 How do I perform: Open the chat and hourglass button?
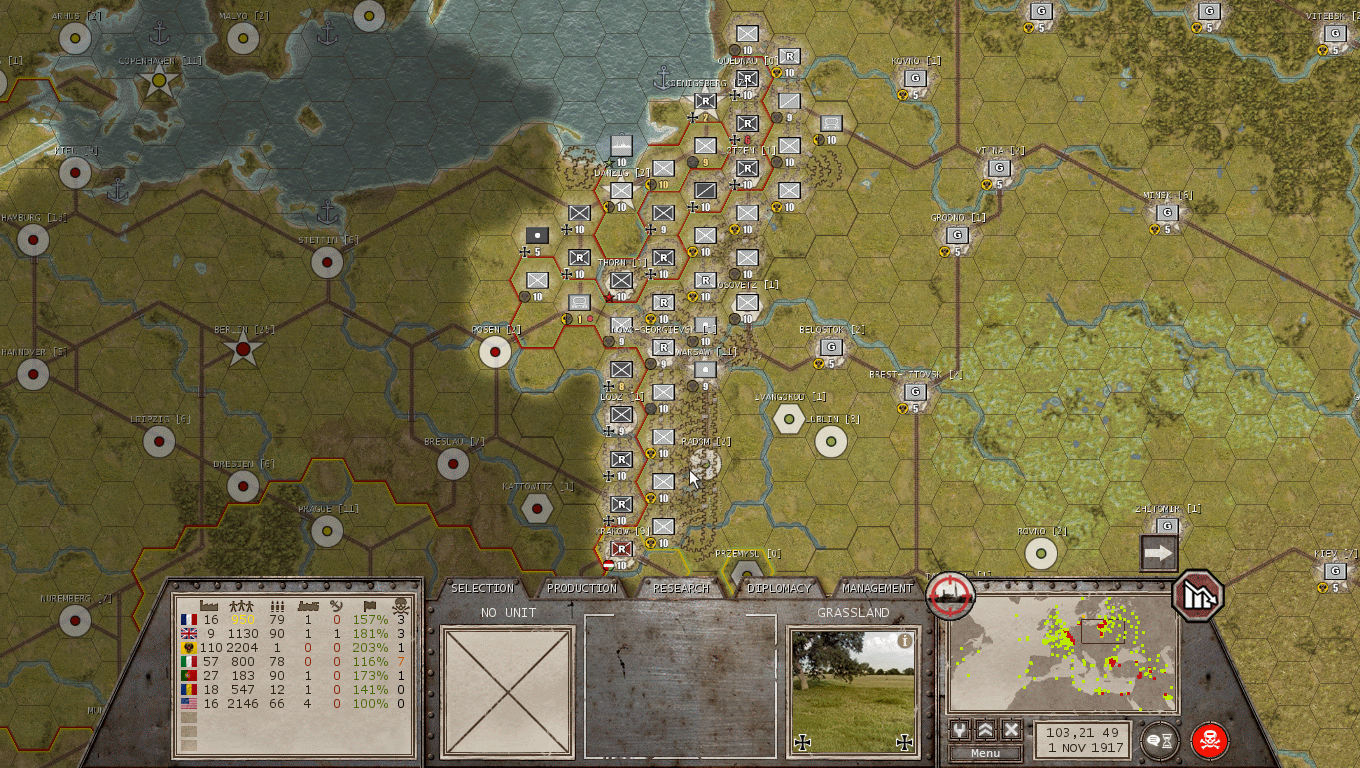[x=1160, y=741]
